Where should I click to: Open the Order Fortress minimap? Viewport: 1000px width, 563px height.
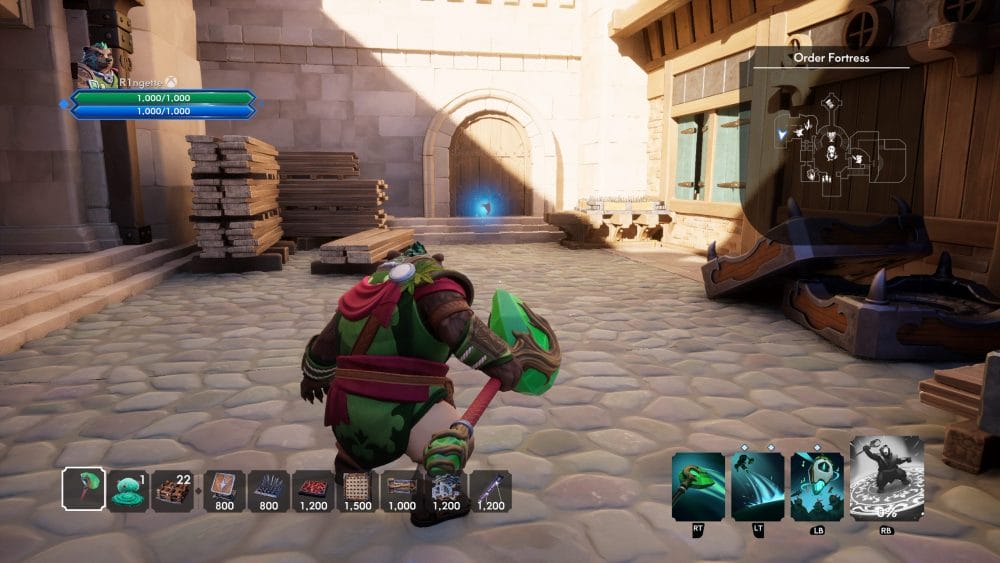838,142
